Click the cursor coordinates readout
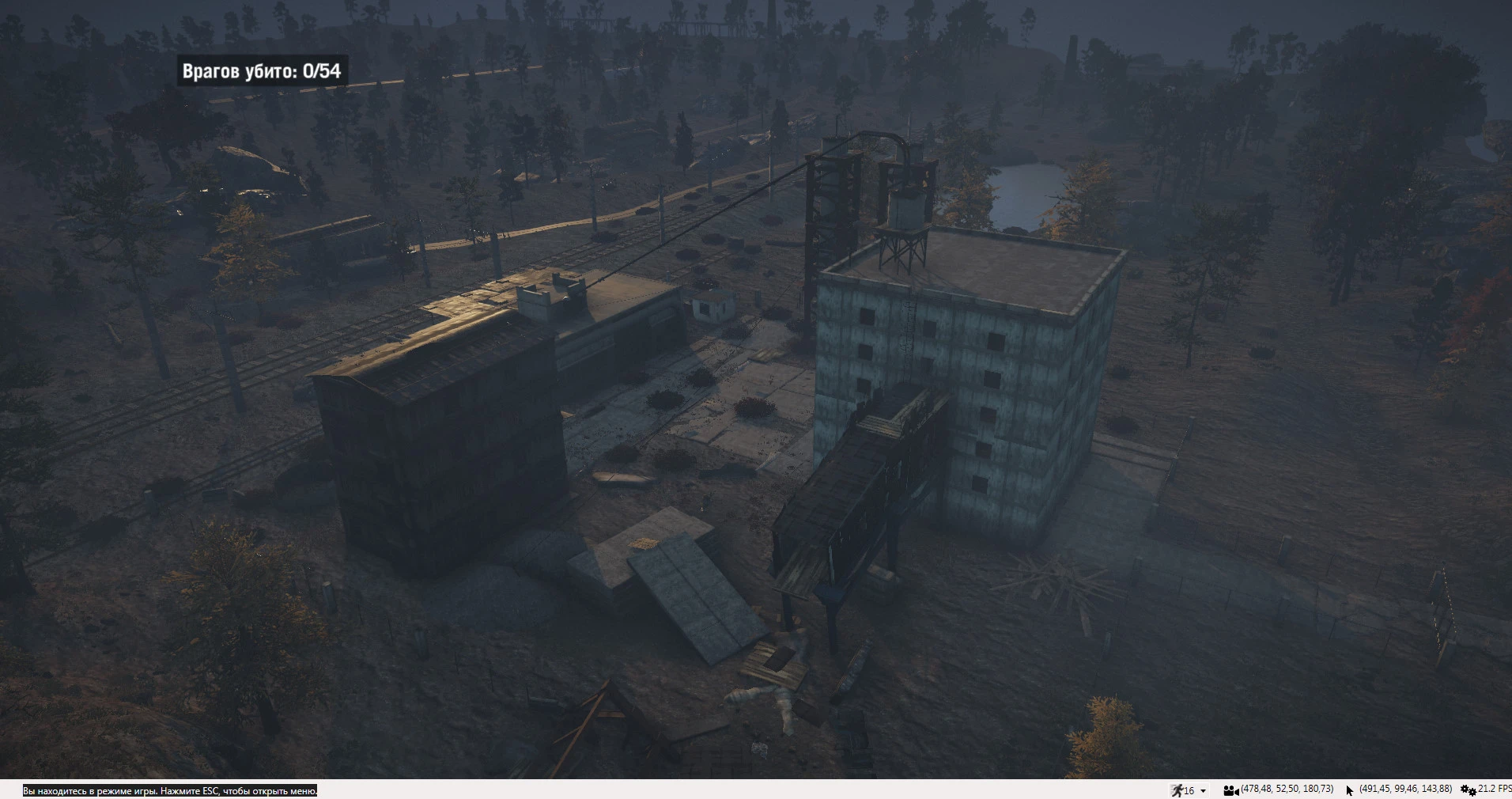This screenshot has width=1512, height=799. (x=1405, y=790)
